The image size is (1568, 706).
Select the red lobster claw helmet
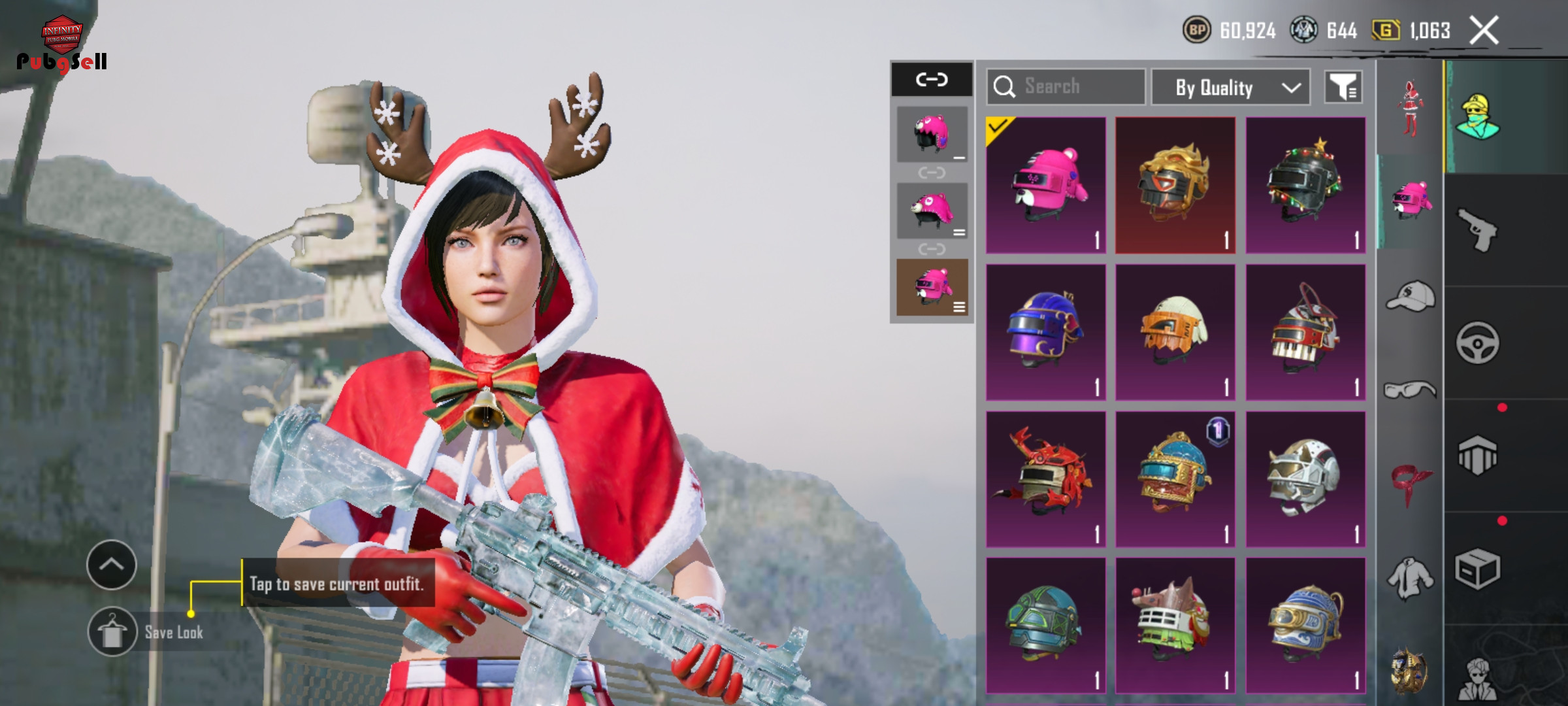[x=1046, y=479]
